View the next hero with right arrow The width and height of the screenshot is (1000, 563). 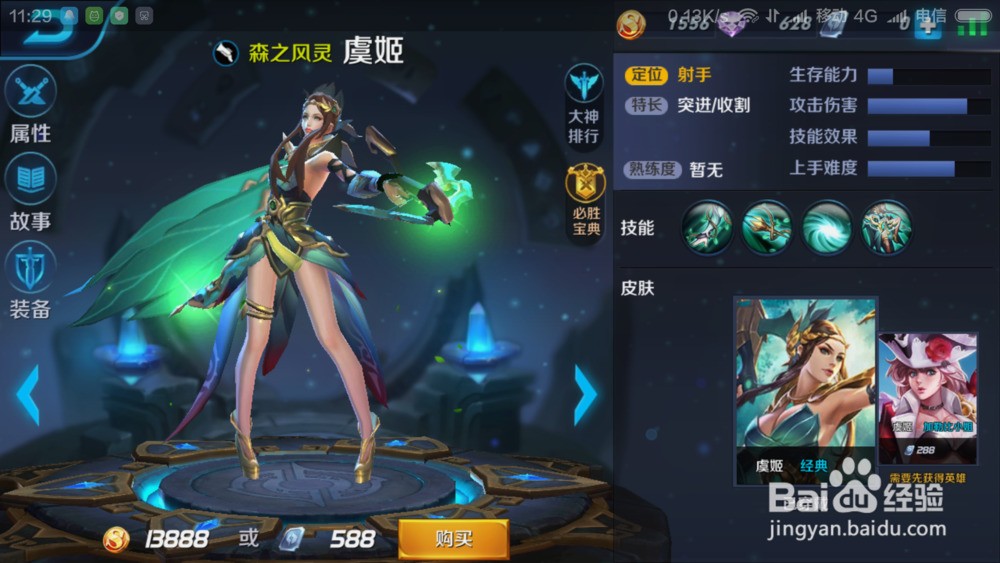click(x=585, y=395)
